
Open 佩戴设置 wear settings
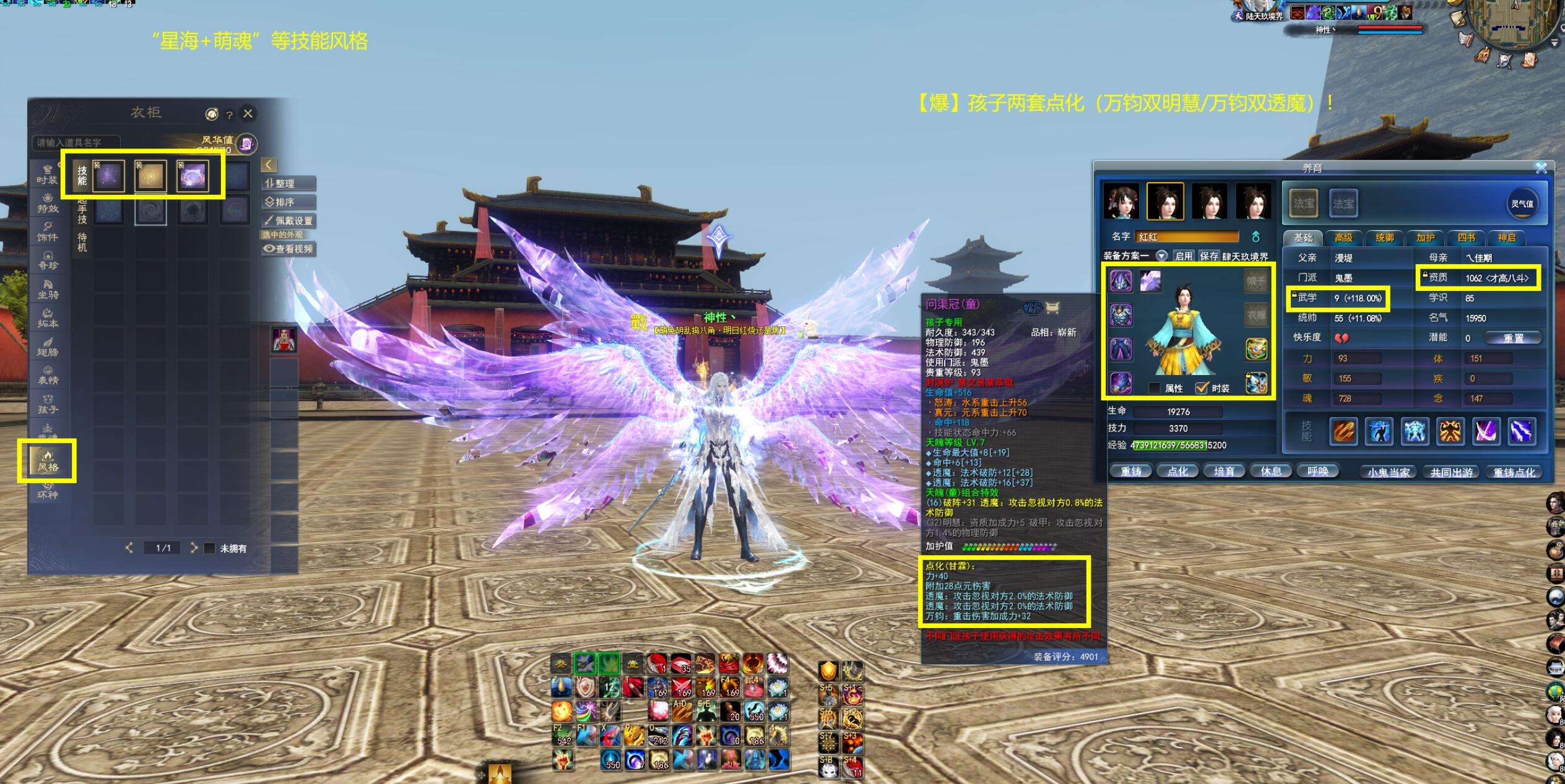click(288, 220)
